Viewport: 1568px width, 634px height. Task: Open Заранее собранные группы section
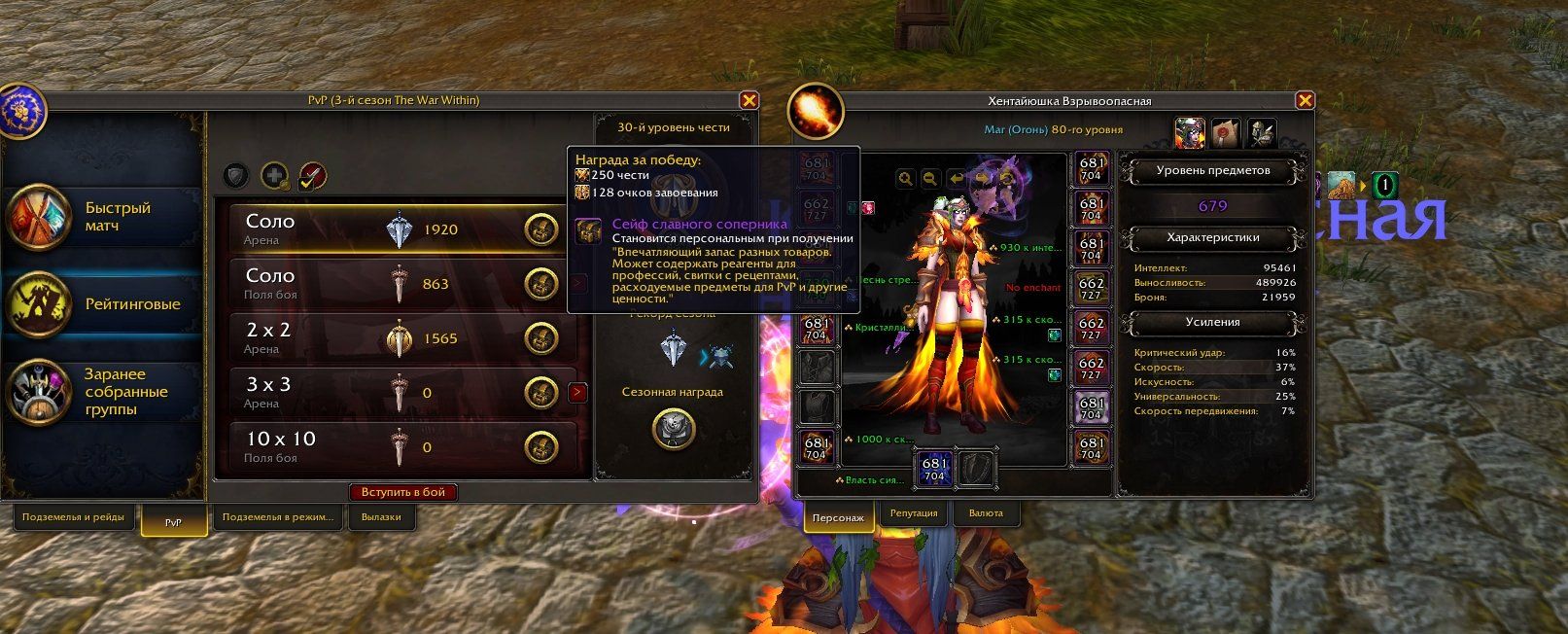102,392
